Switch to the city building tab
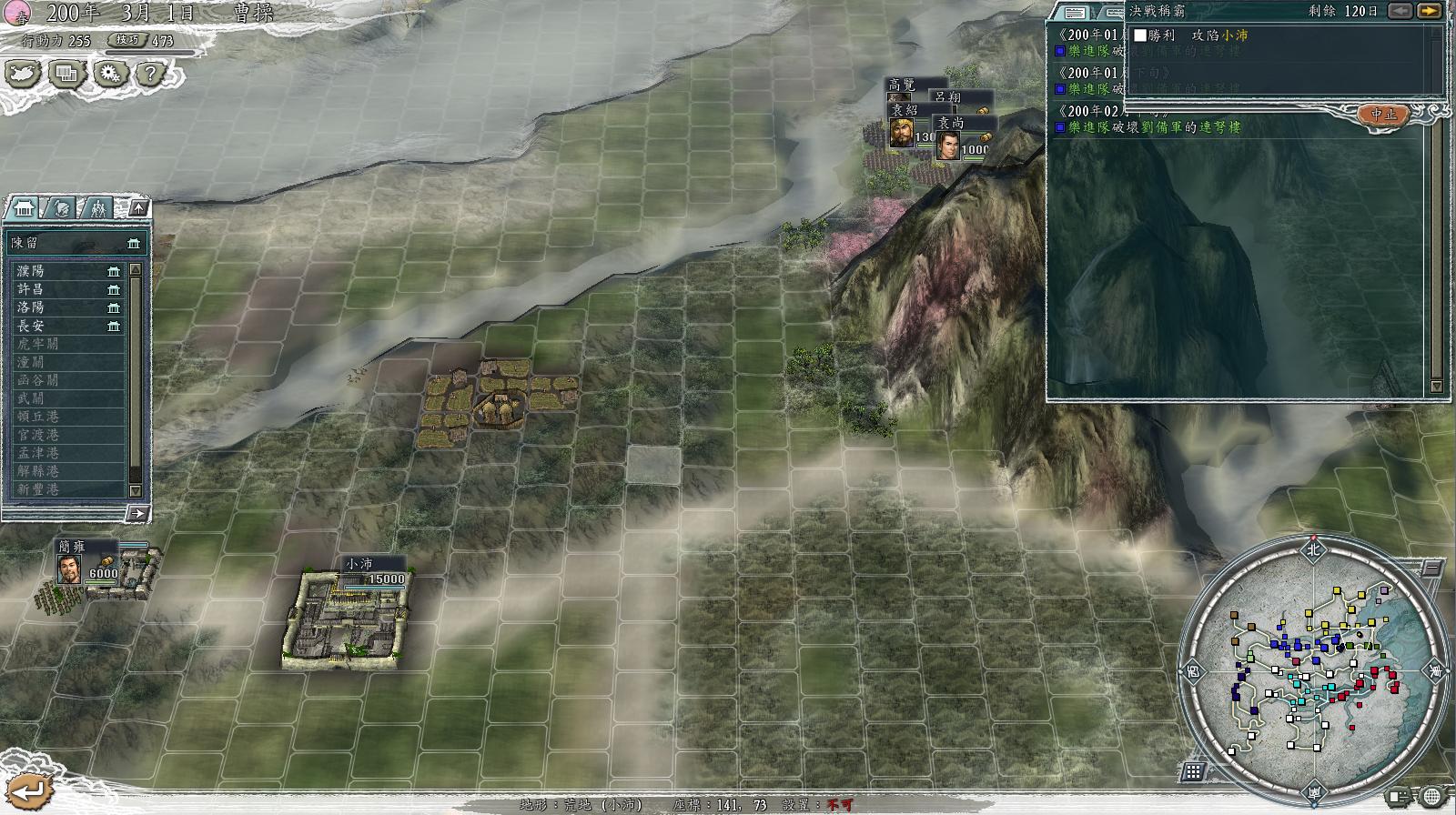The height and width of the screenshot is (815, 1456). (x=24, y=208)
